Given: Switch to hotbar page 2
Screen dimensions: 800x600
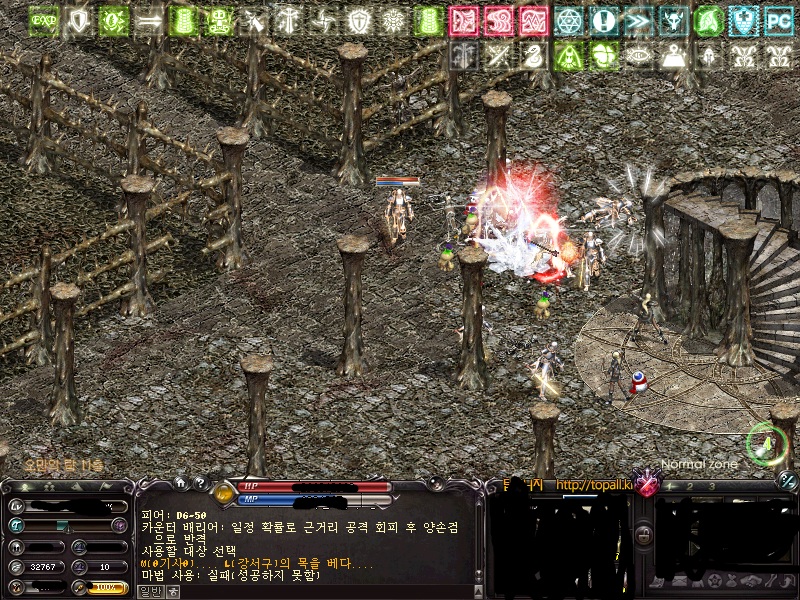Looking at the screenshot, I should point(690,486).
